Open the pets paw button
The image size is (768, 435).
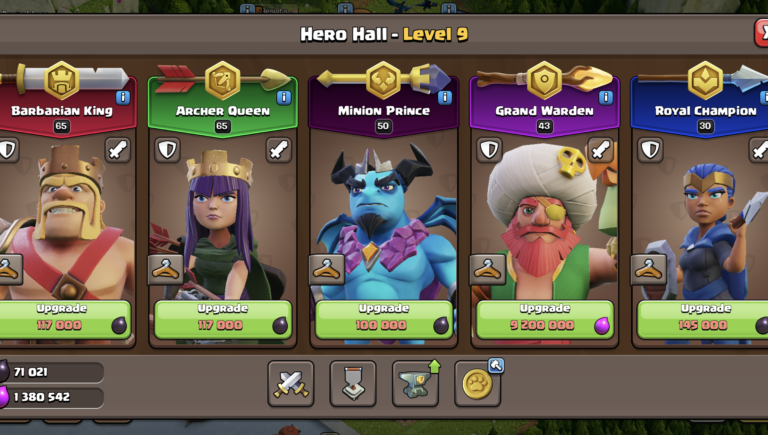(x=478, y=383)
